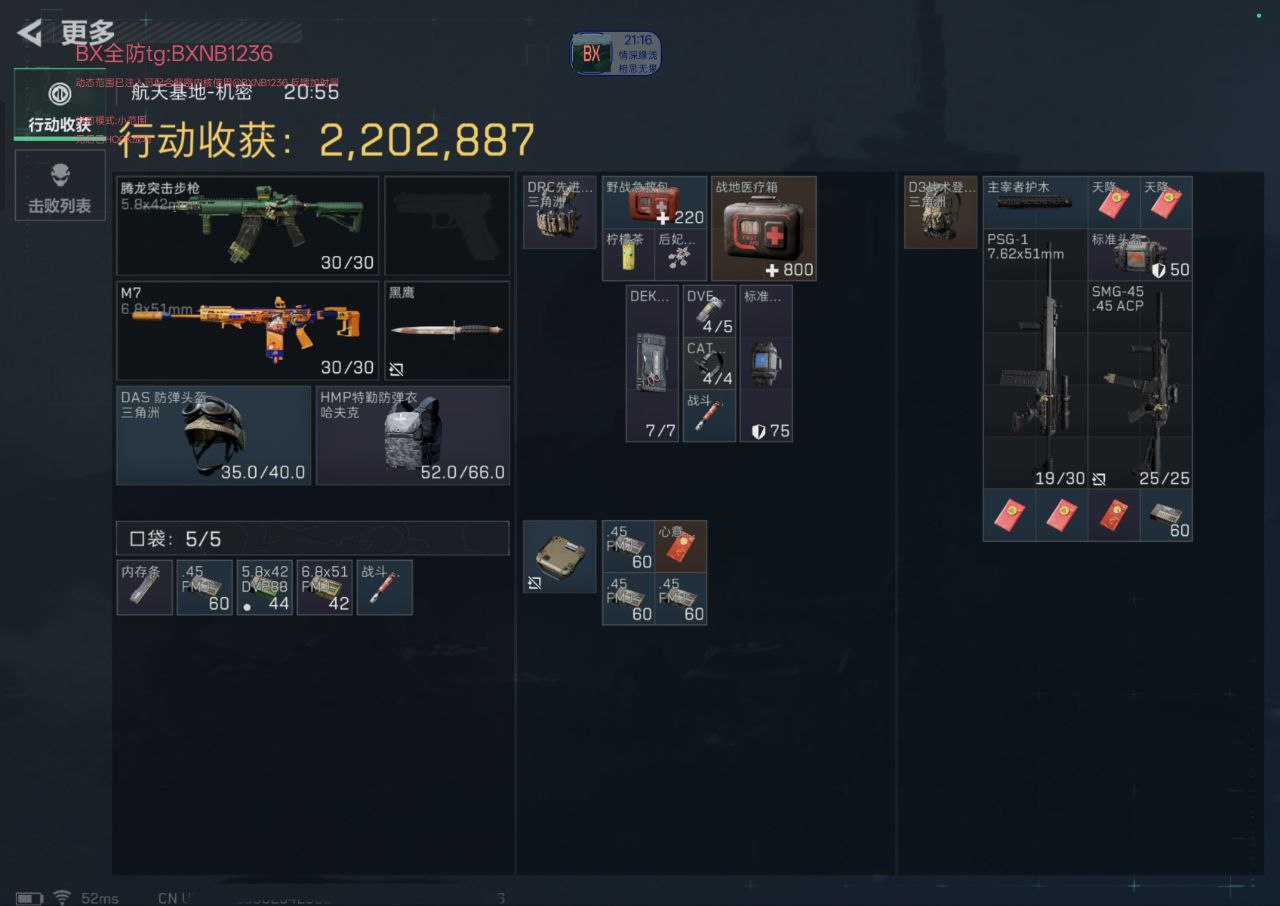
Task: Select a 天降 red packet in top right
Action: click(1113, 202)
